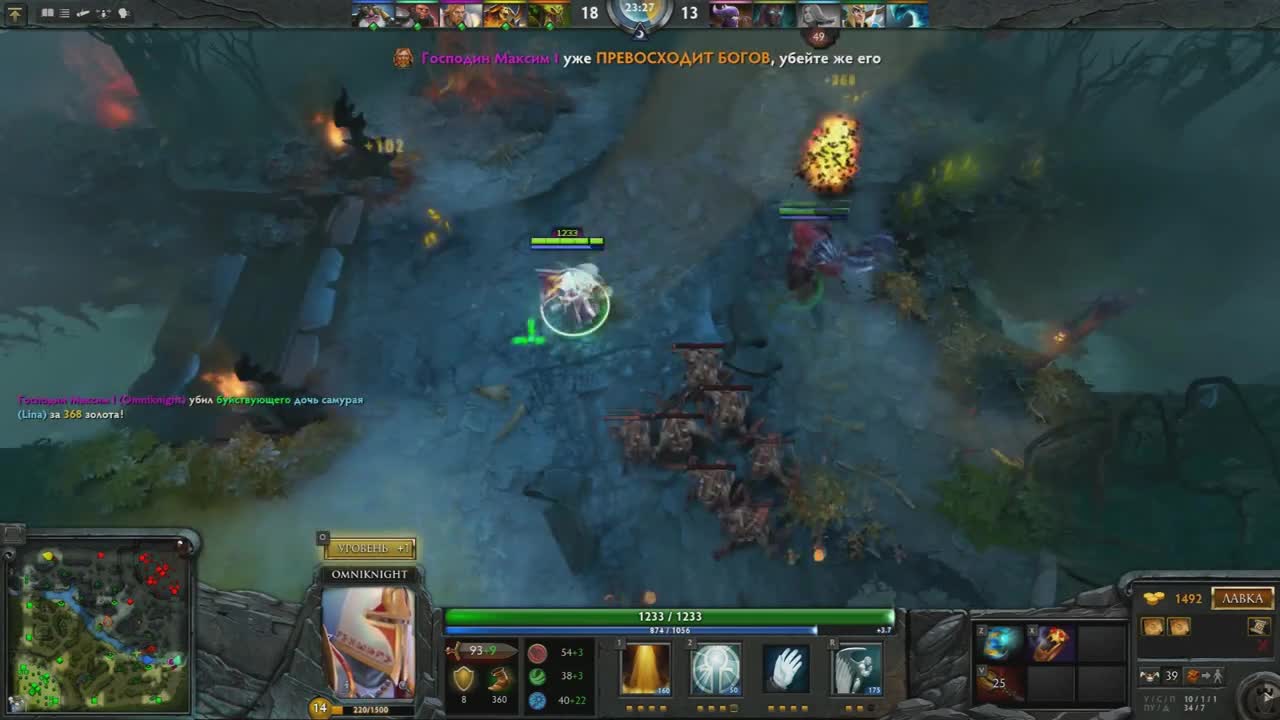Image resolution: width=1280 pixels, height=720 pixels.
Task: Click Omniknight's green health bar
Action: [669, 616]
